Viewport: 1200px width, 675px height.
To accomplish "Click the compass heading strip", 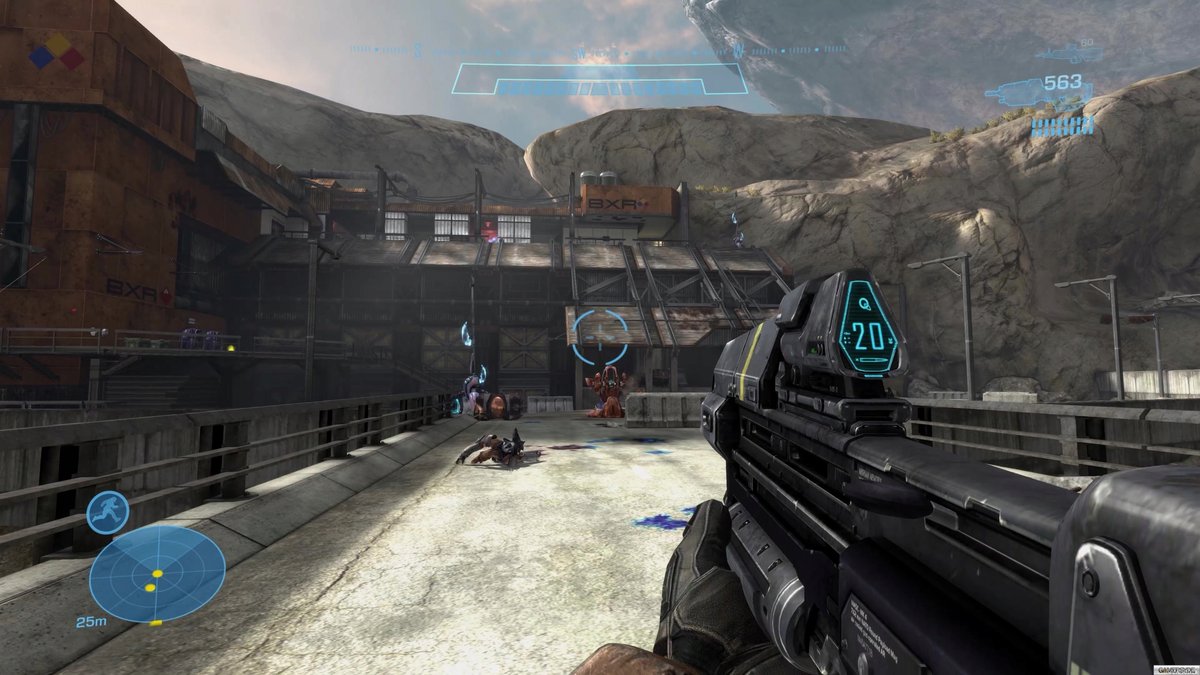I will pos(598,49).
